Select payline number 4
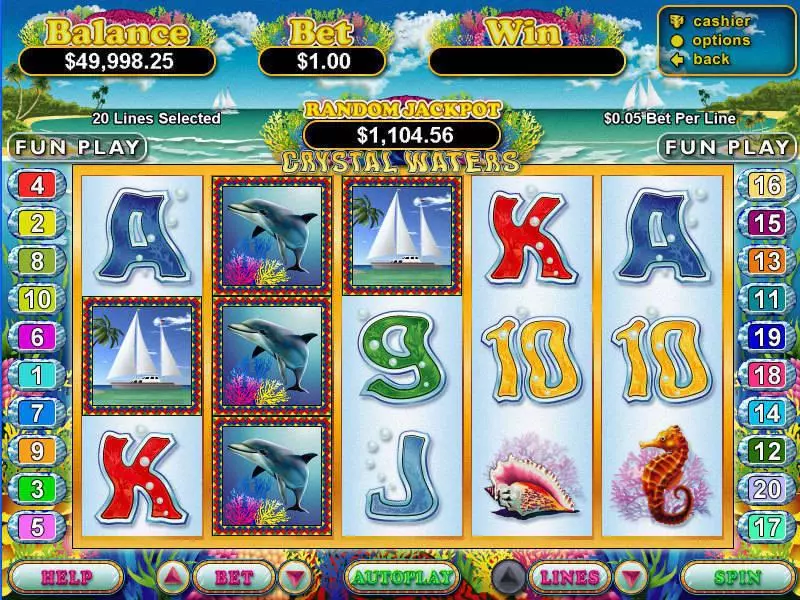 click(x=37, y=185)
